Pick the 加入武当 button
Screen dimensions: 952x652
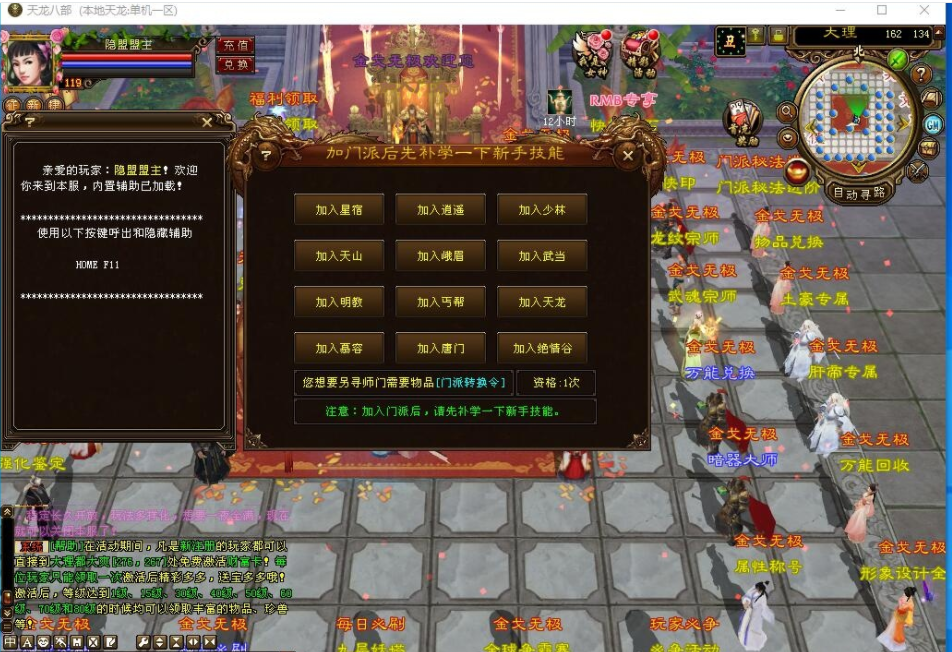pos(542,256)
